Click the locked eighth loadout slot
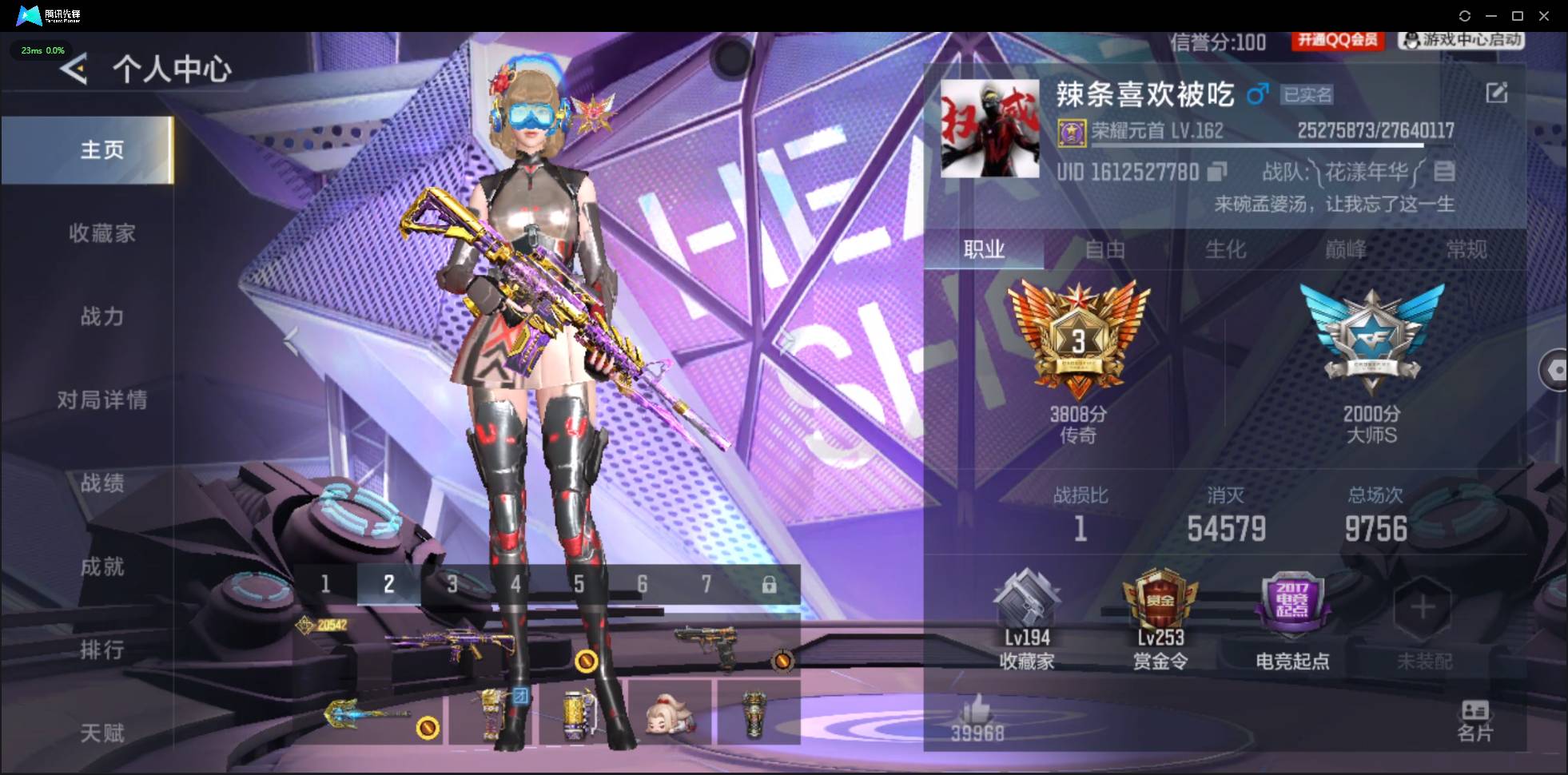 click(x=770, y=584)
